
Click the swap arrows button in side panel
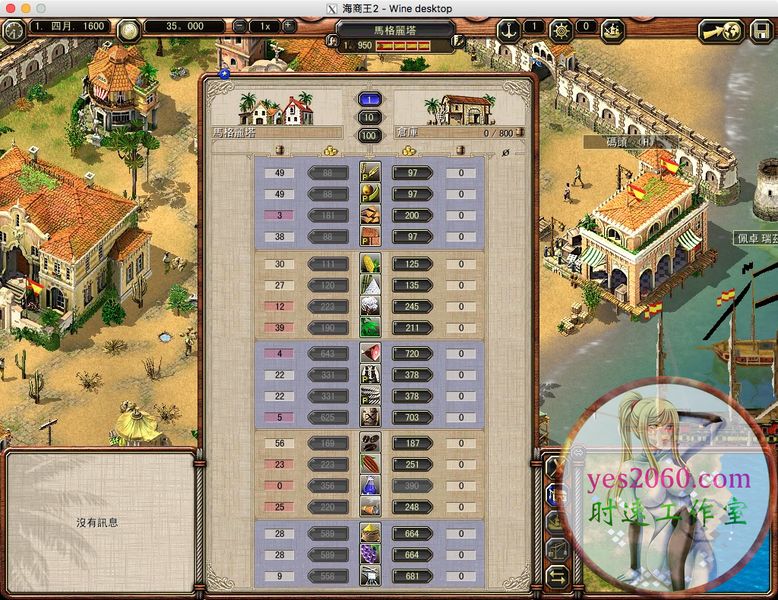pyautogui.click(x=556, y=577)
